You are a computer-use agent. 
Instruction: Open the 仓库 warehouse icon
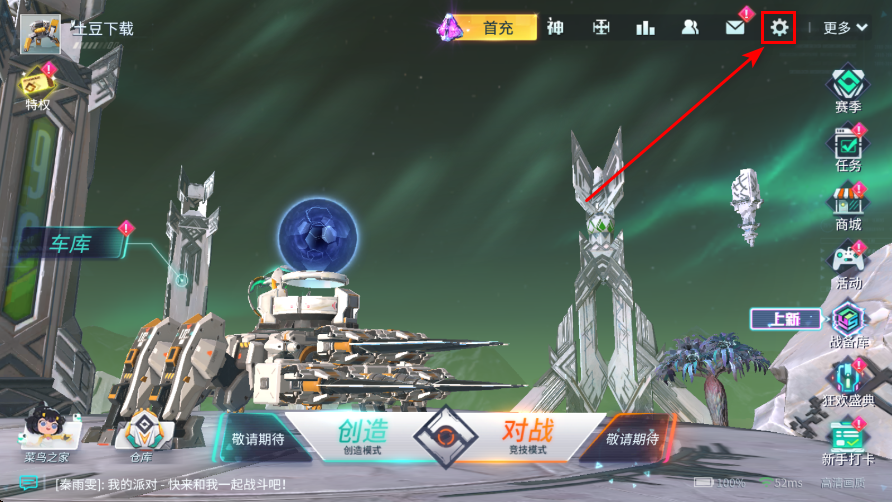(x=141, y=434)
